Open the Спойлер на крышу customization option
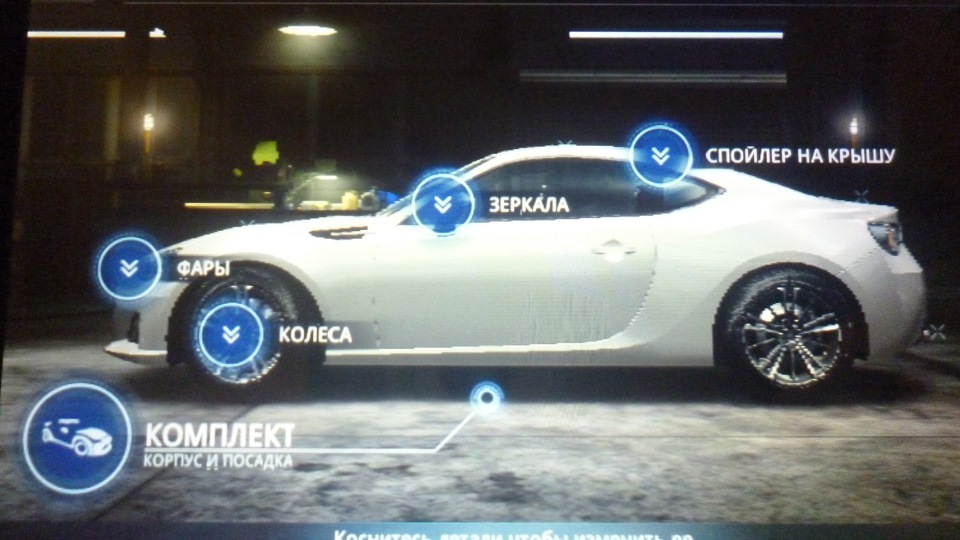 coord(661,155)
